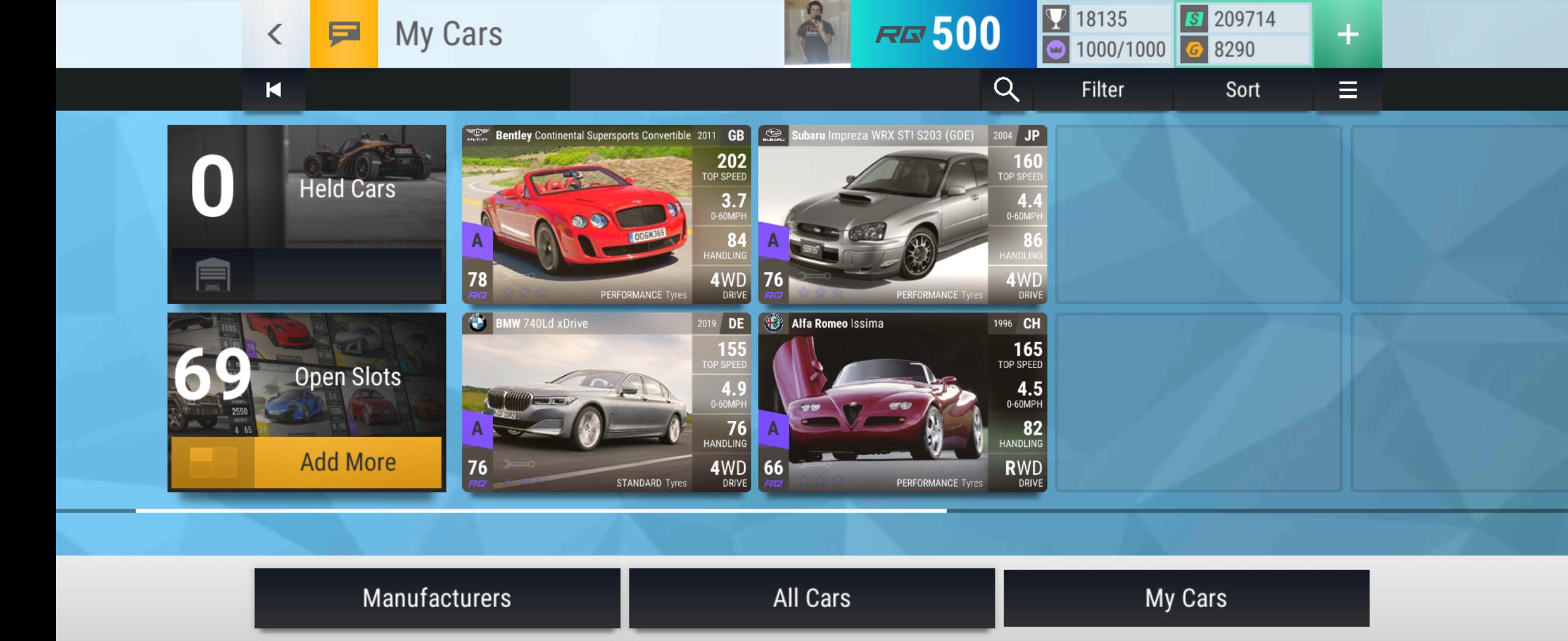Tap the back arrow next to My Cars

[275, 33]
